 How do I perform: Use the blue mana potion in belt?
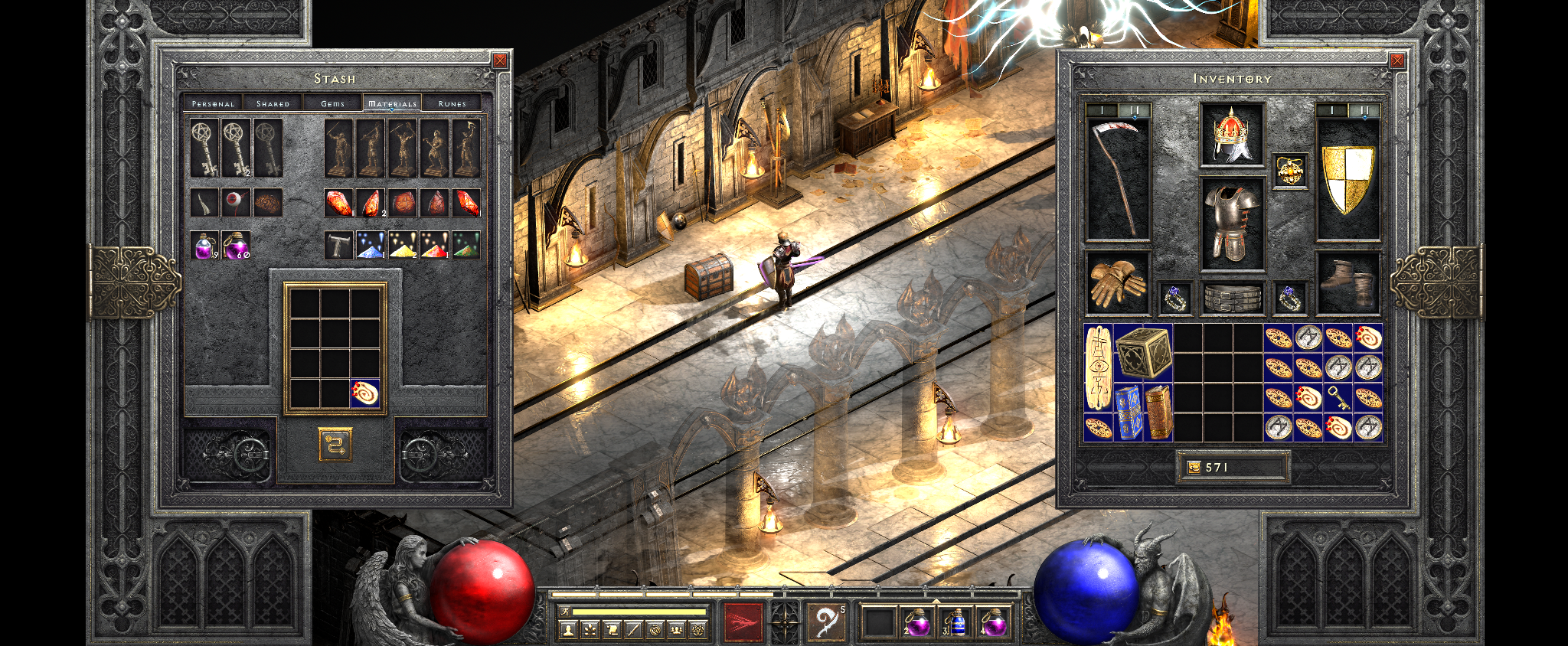point(955,622)
